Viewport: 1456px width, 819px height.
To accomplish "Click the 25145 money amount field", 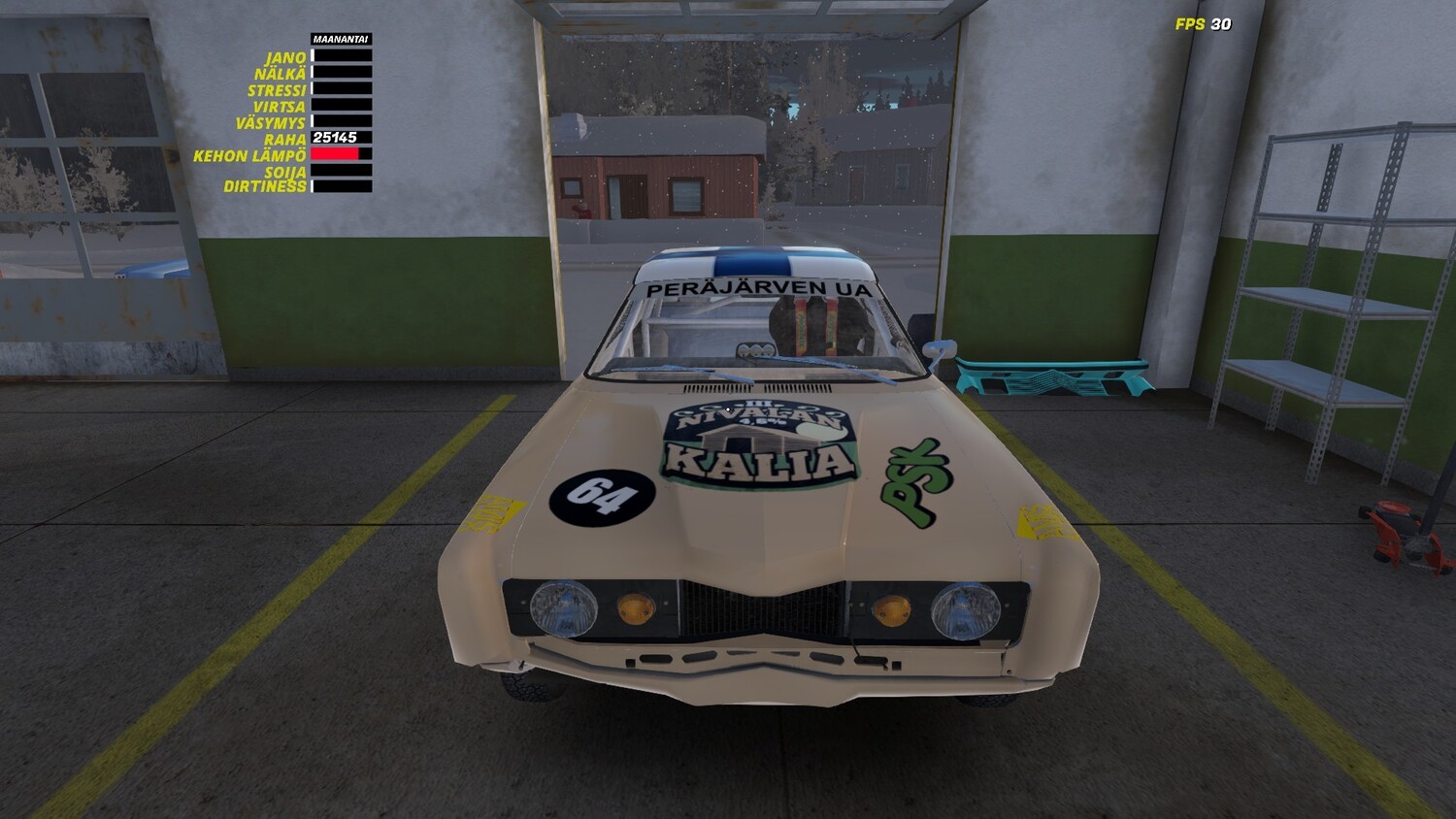I will 334,139.
